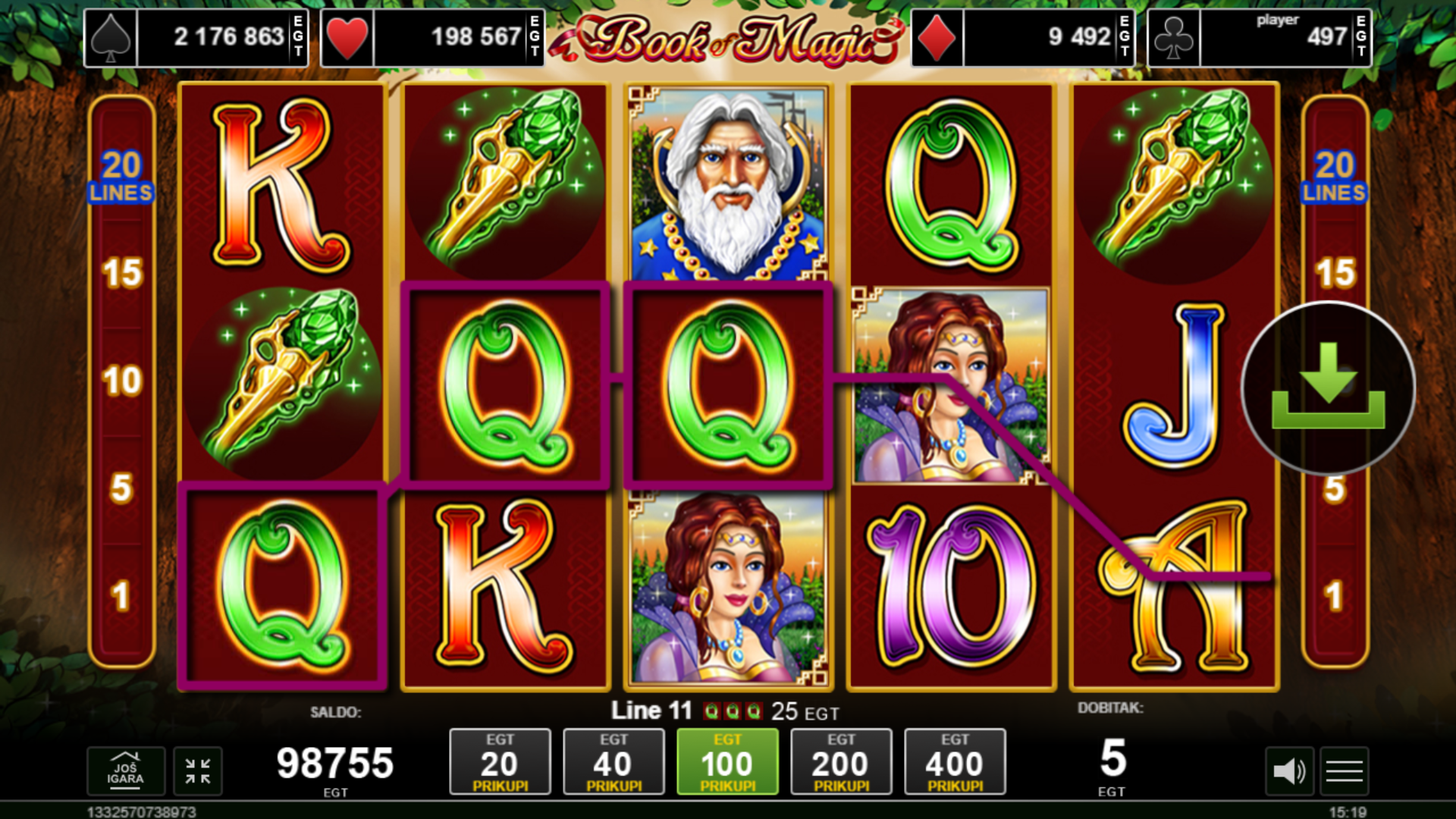Image resolution: width=1456 pixels, height=819 pixels.
Task: Bet 200 EGT on this spin
Action: (x=841, y=762)
